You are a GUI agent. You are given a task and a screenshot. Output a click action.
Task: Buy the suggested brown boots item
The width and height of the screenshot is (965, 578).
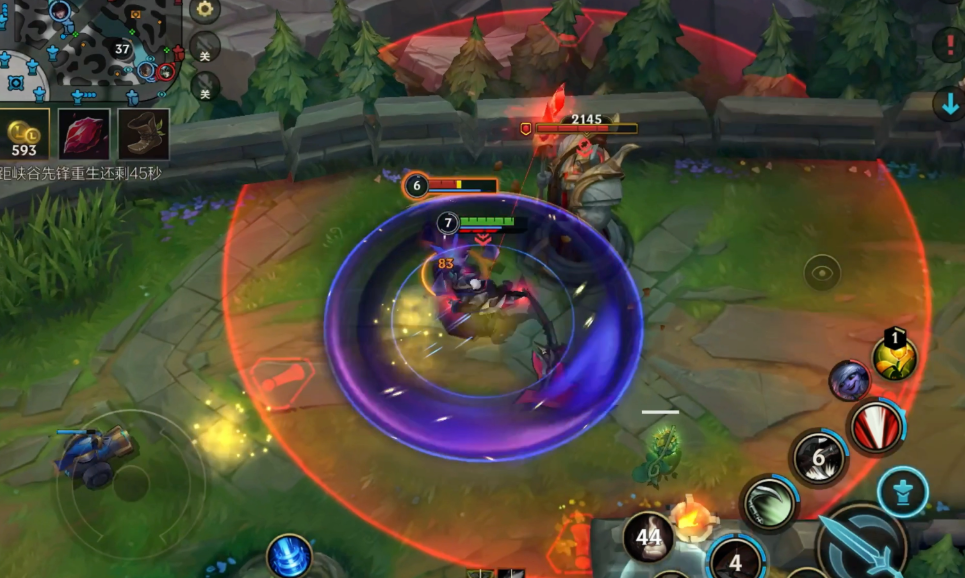point(143,134)
